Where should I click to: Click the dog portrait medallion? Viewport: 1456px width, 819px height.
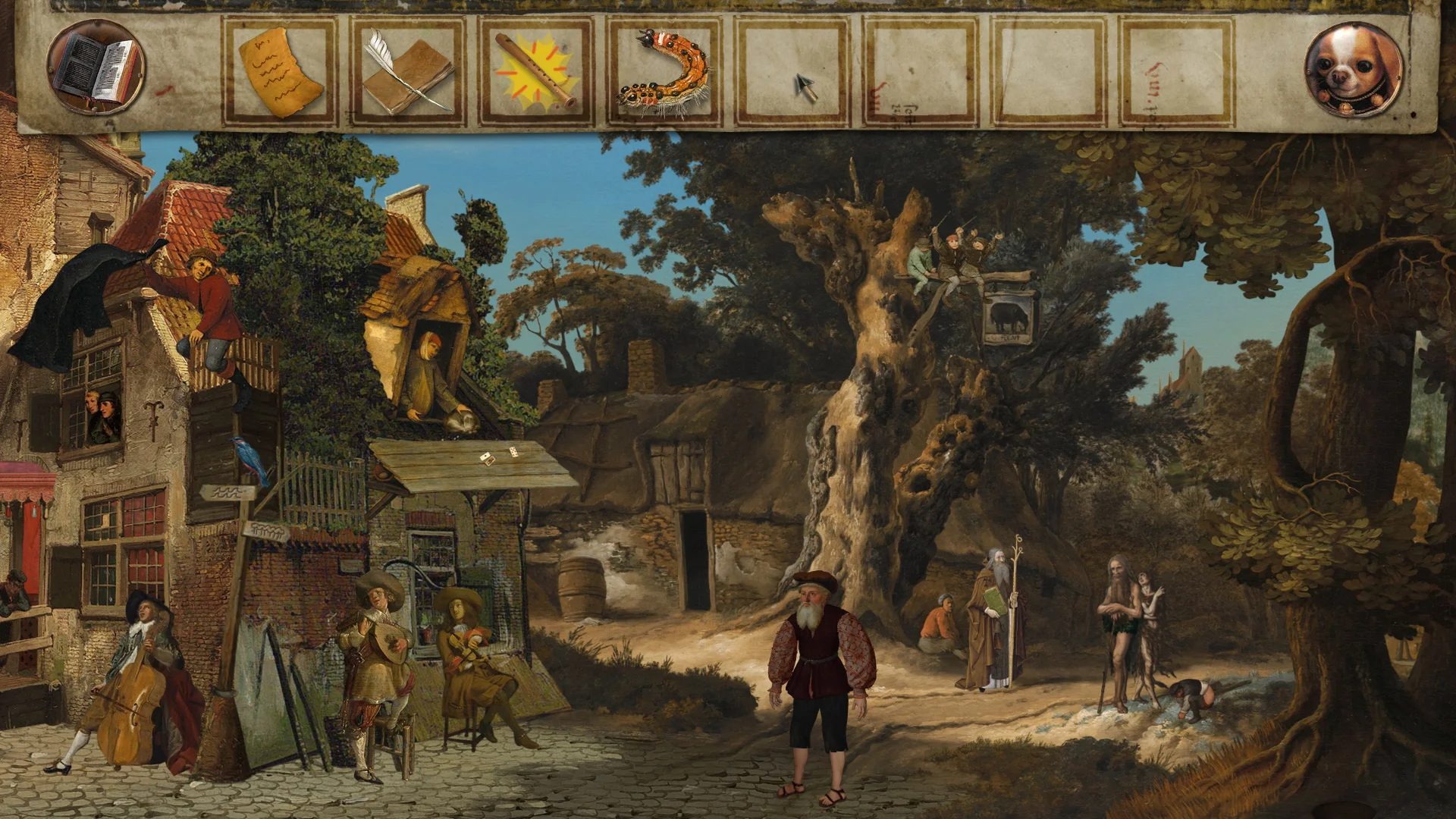(1354, 70)
